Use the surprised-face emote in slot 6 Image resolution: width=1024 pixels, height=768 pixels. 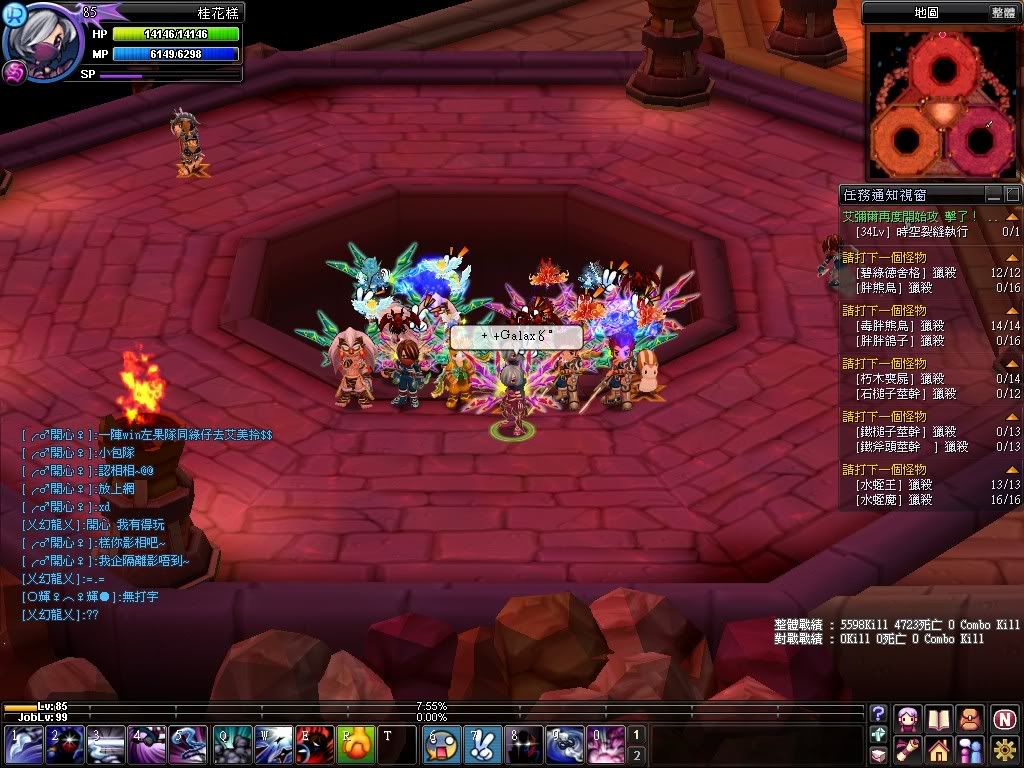(x=441, y=745)
